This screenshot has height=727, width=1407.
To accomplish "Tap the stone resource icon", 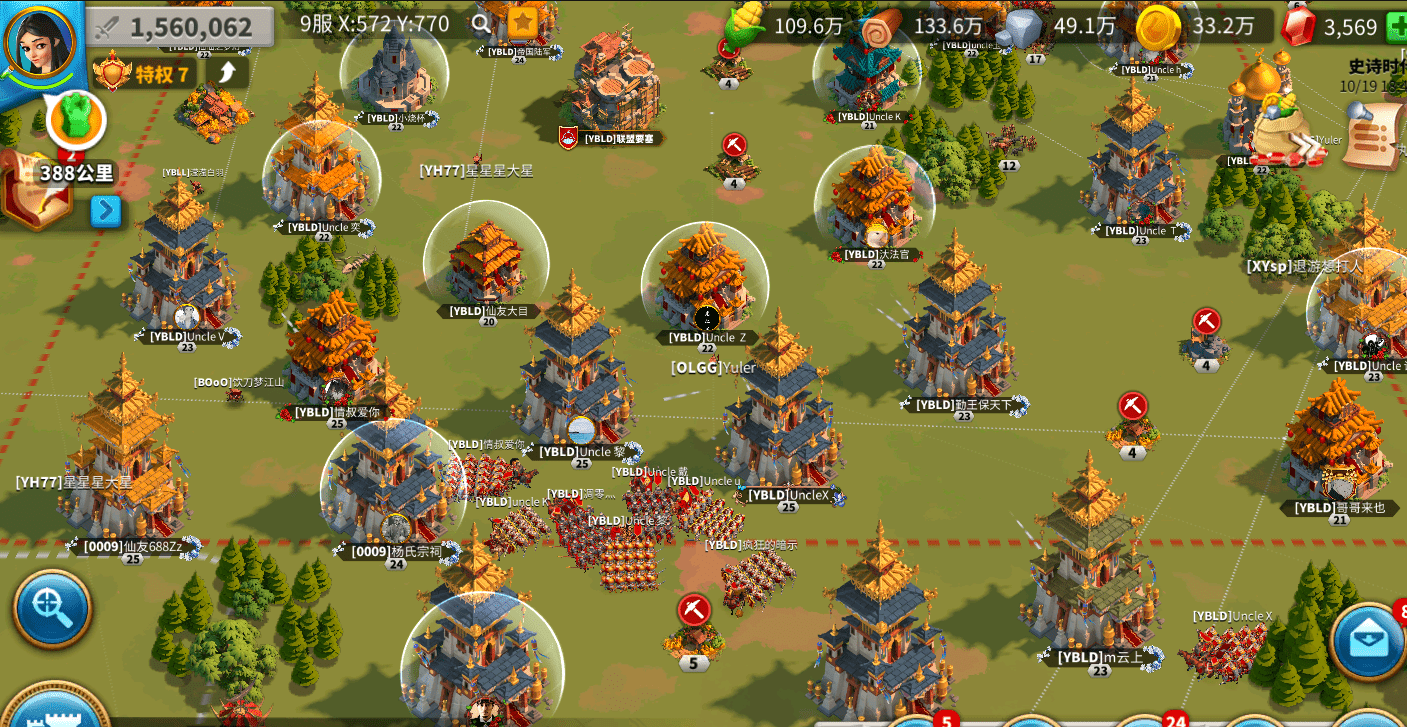I will point(1025,27).
